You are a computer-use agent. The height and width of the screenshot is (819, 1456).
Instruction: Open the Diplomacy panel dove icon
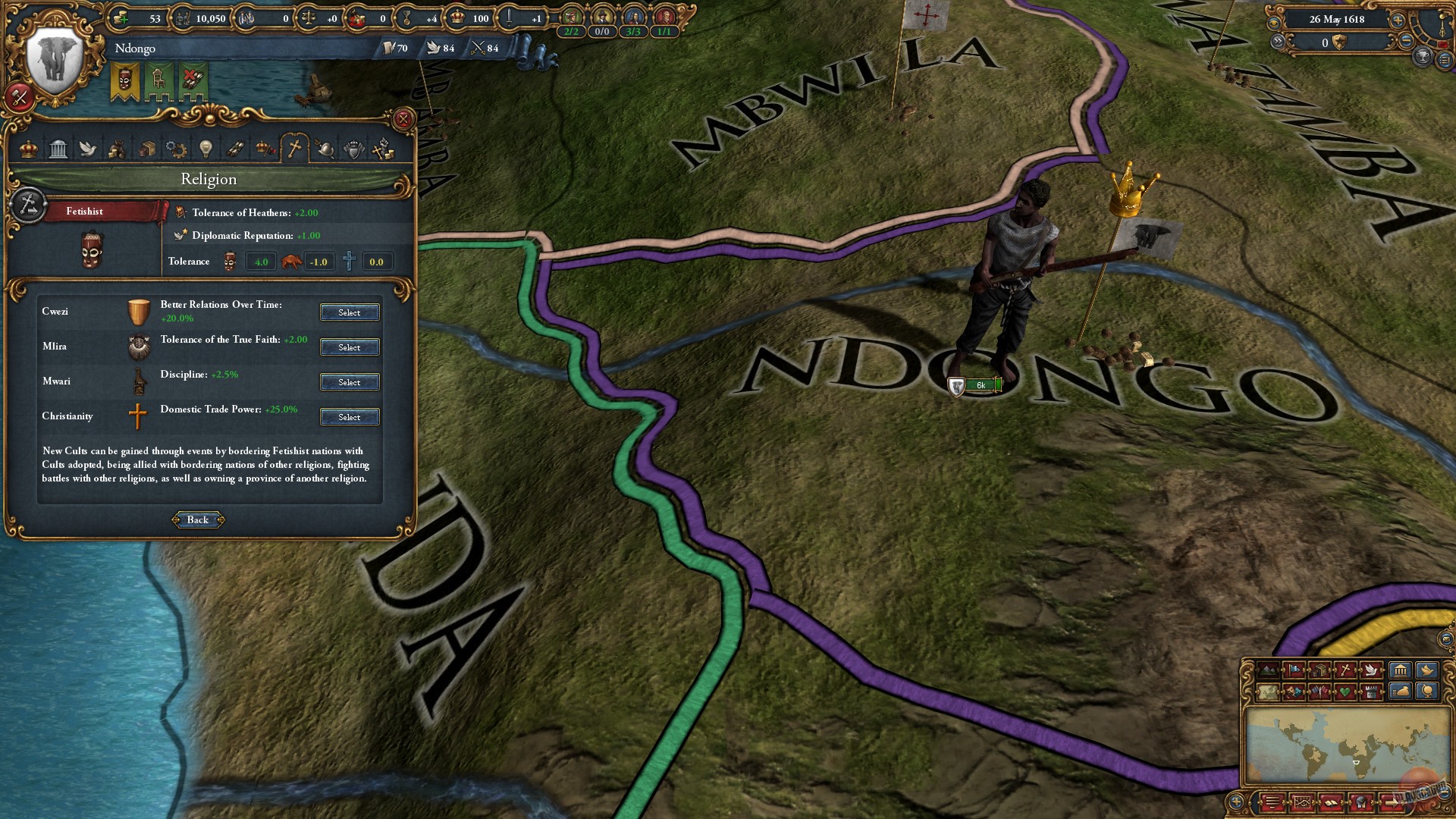(88, 149)
